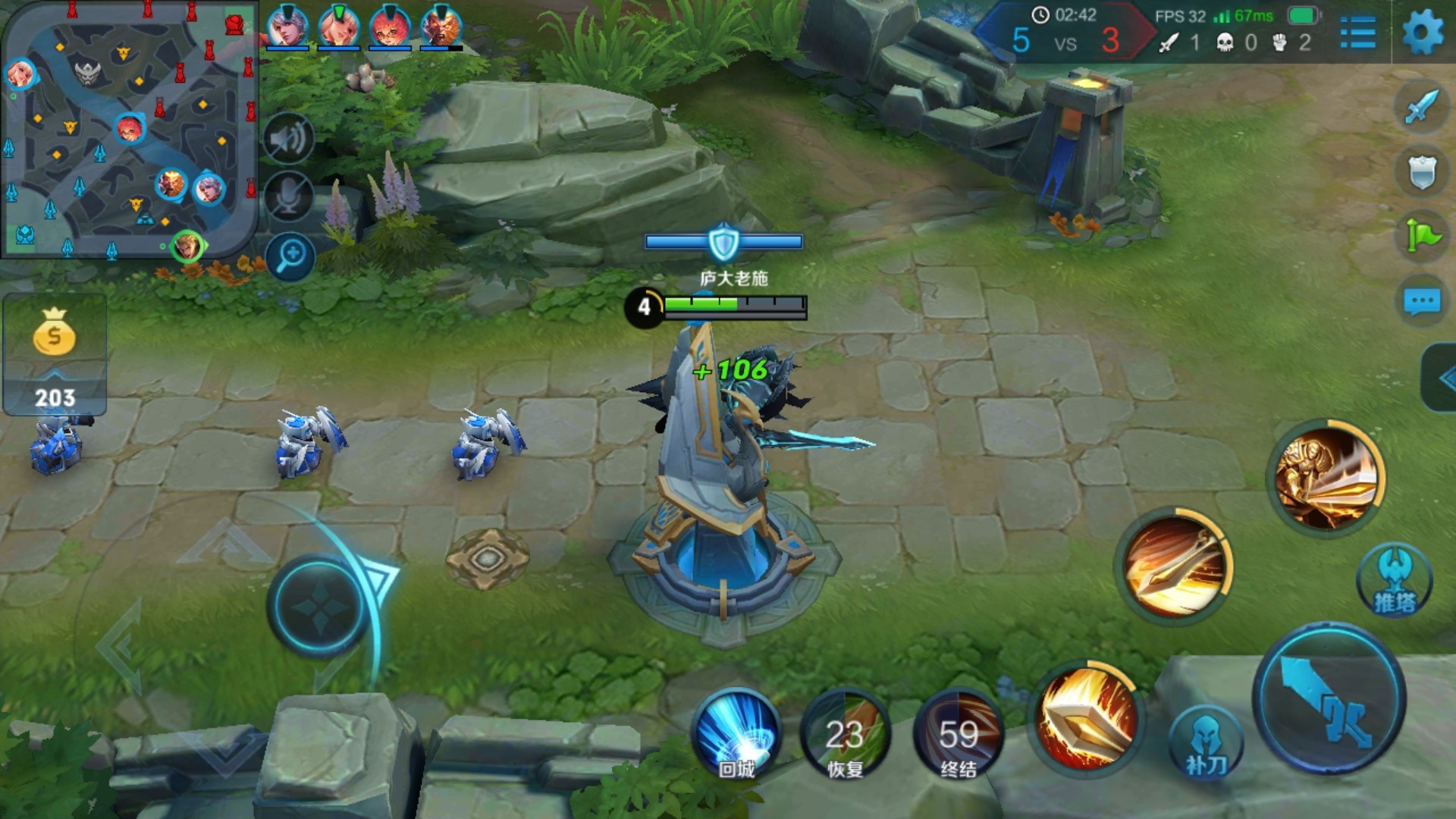The image size is (1456, 819).
Task: Toggle the speaker sound button
Action: [289, 140]
